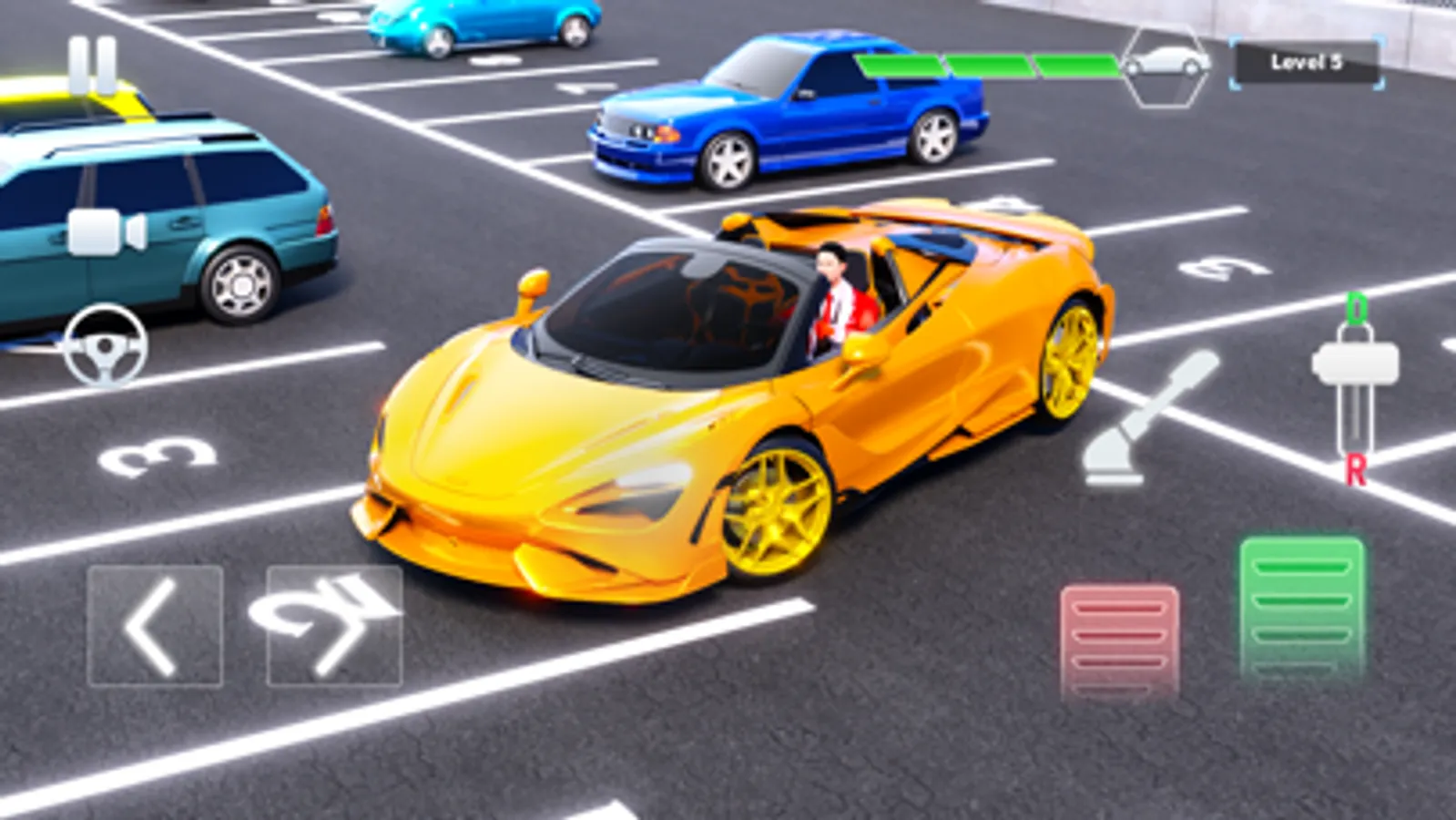Screen dimensions: 1456x820
Task: Tap the hexagonal car progress indicator
Action: pos(1166,70)
